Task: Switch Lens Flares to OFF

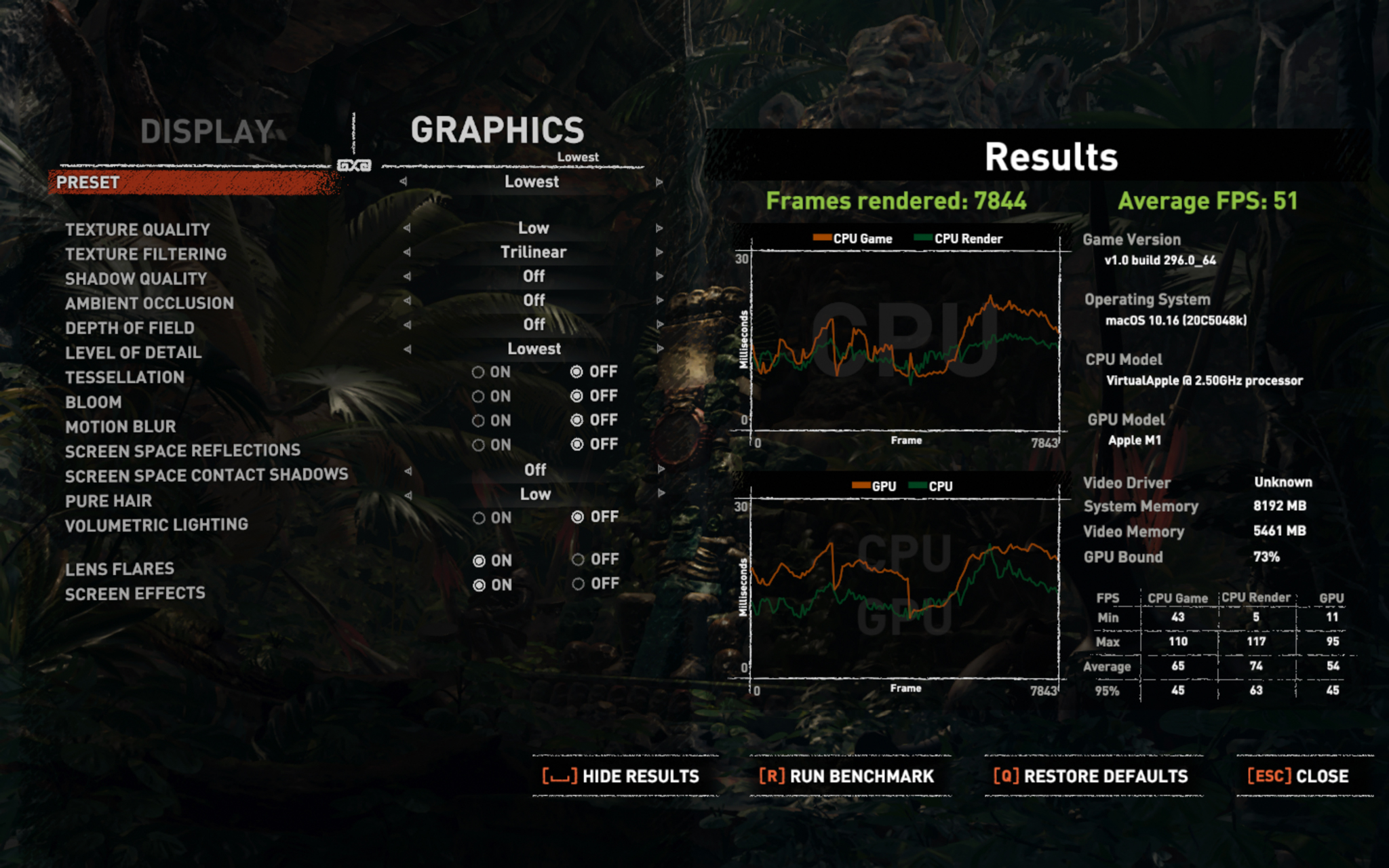Action: [578, 559]
